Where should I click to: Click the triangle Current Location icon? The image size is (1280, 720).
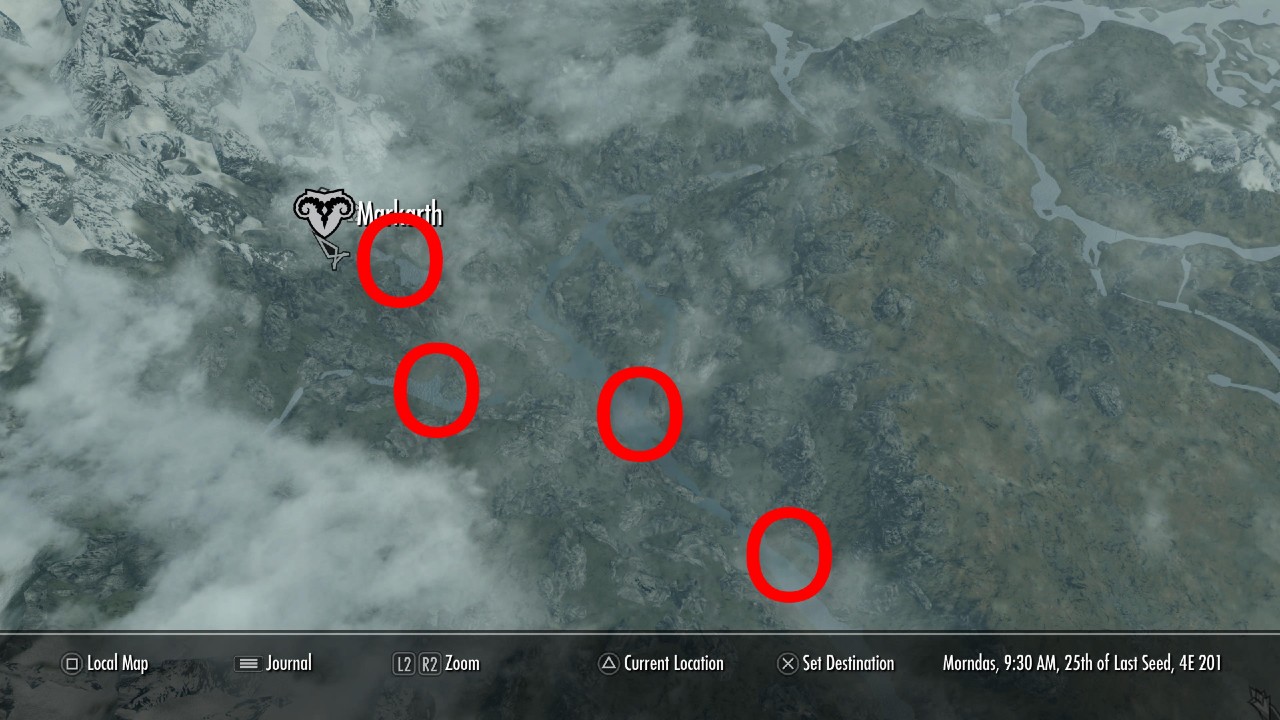[x=607, y=663]
